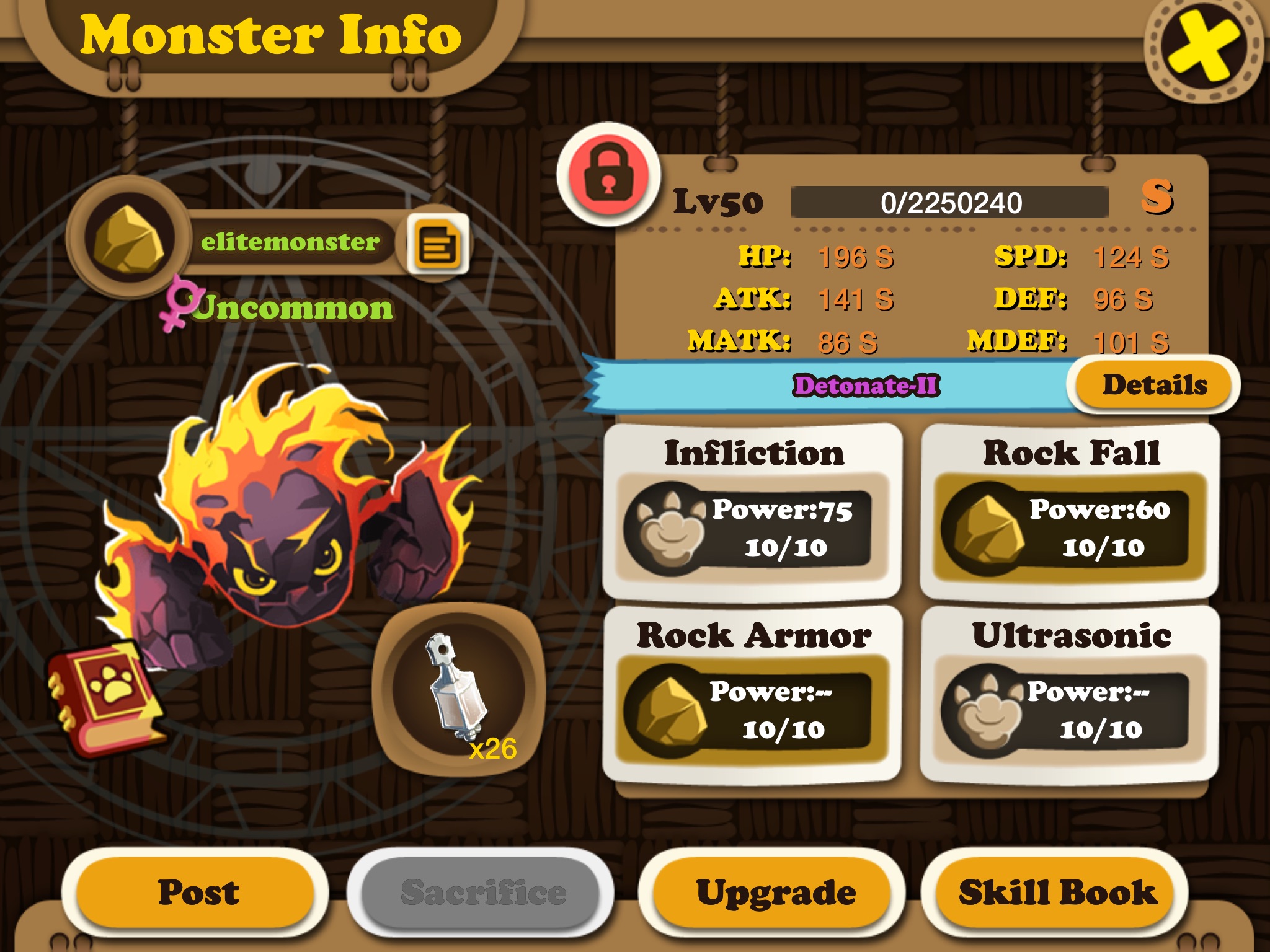Screen dimensions: 1270x952
Task: Show Detonate-II ability Details
Action: click(x=1154, y=385)
